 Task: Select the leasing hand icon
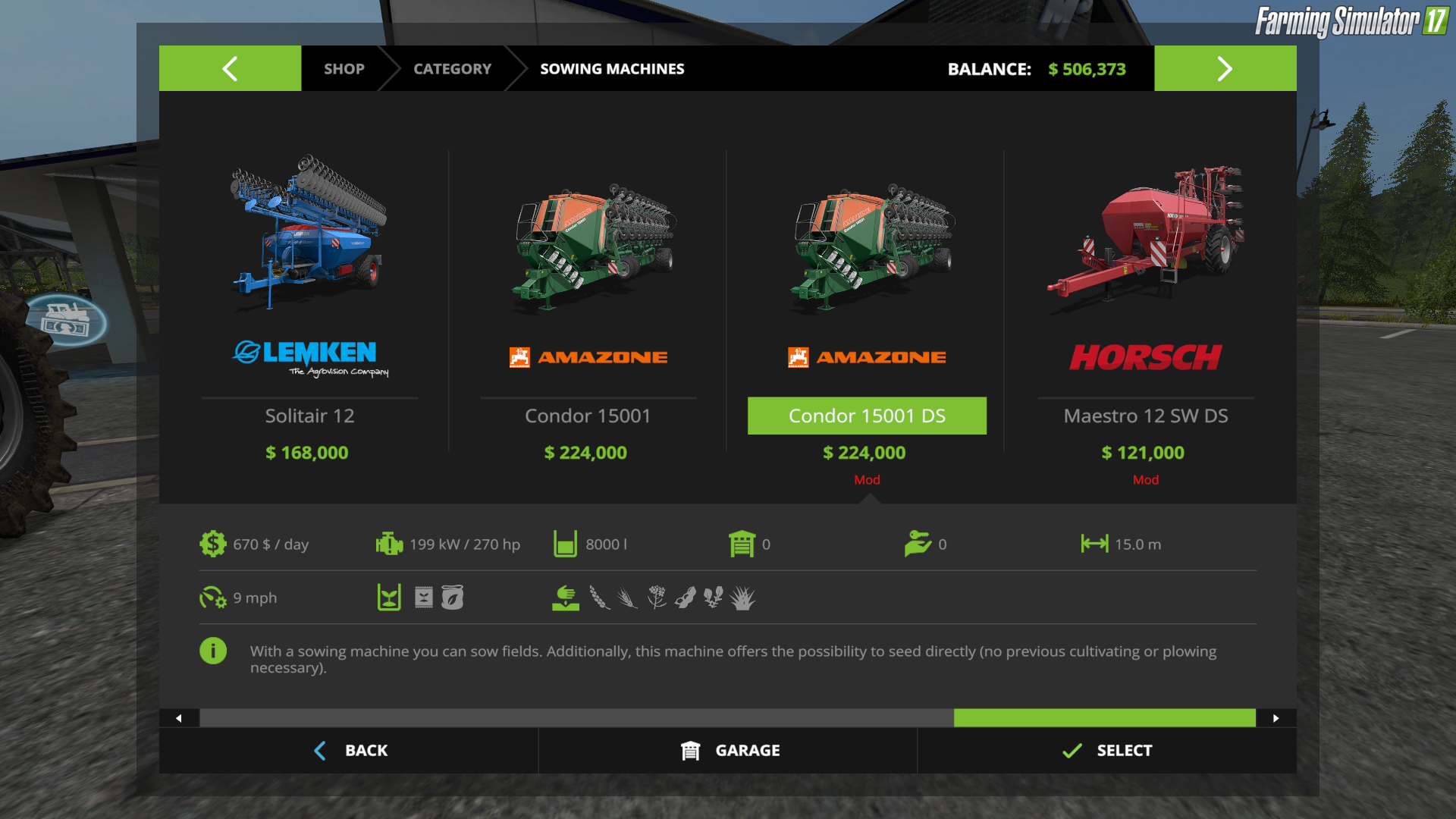point(920,544)
